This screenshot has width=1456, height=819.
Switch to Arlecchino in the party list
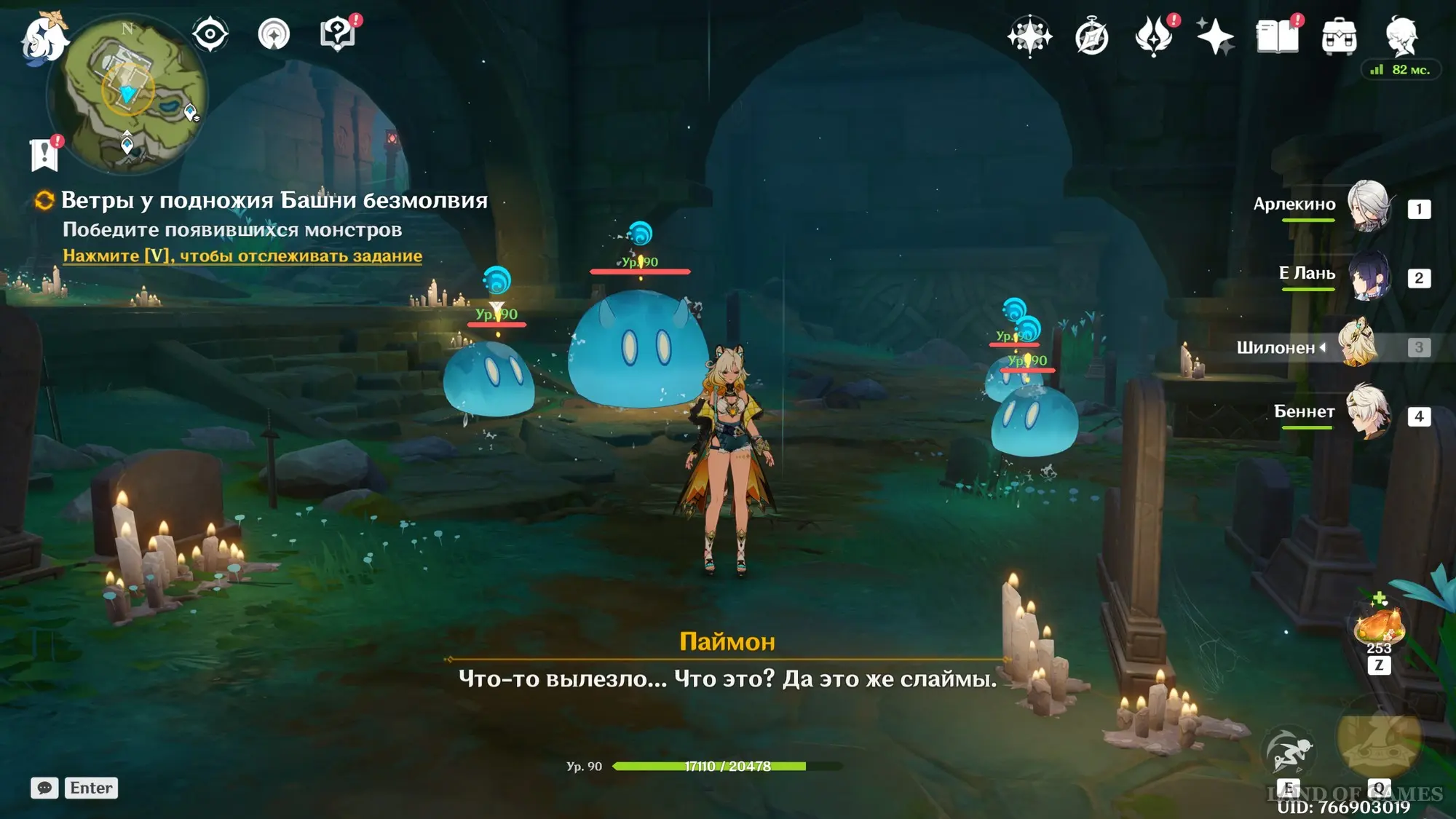coord(1369,206)
